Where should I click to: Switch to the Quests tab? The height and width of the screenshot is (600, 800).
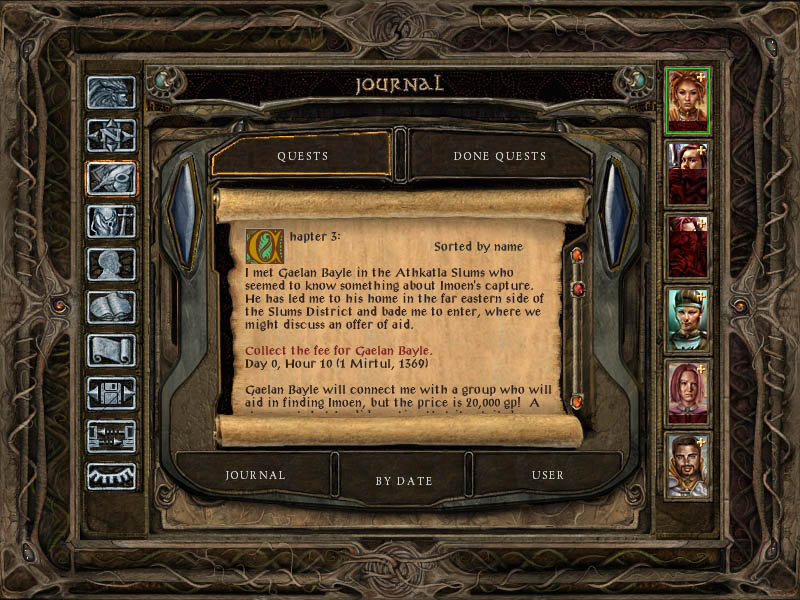pyautogui.click(x=302, y=156)
